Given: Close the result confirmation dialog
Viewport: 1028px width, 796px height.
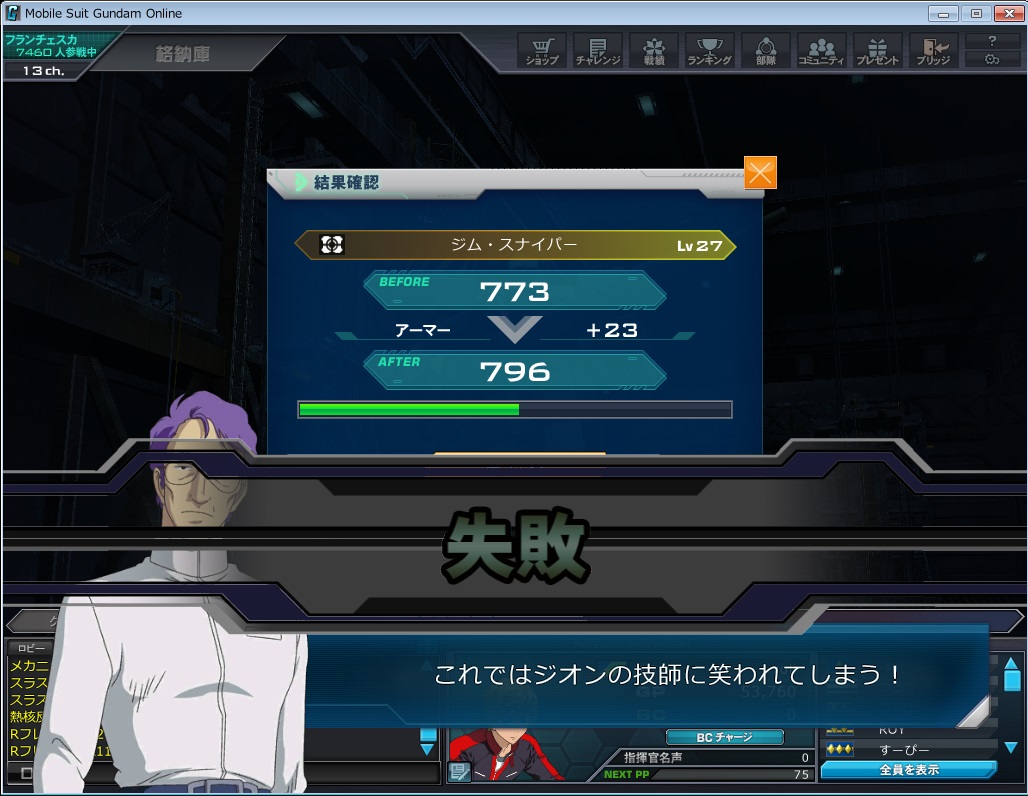Looking at the screenshot, I should (x=760, y=173).
